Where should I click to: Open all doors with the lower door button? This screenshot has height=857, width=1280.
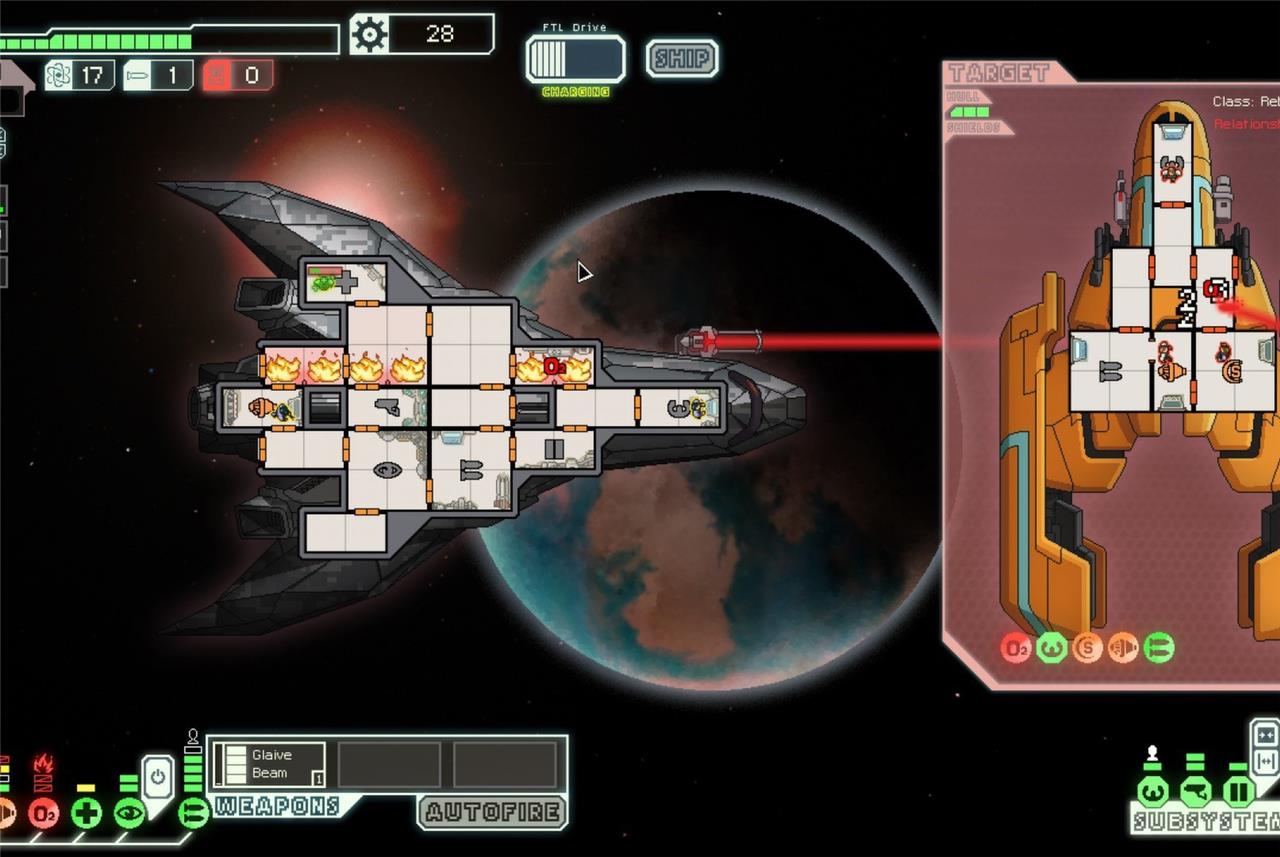click(x=1265, y=762)
